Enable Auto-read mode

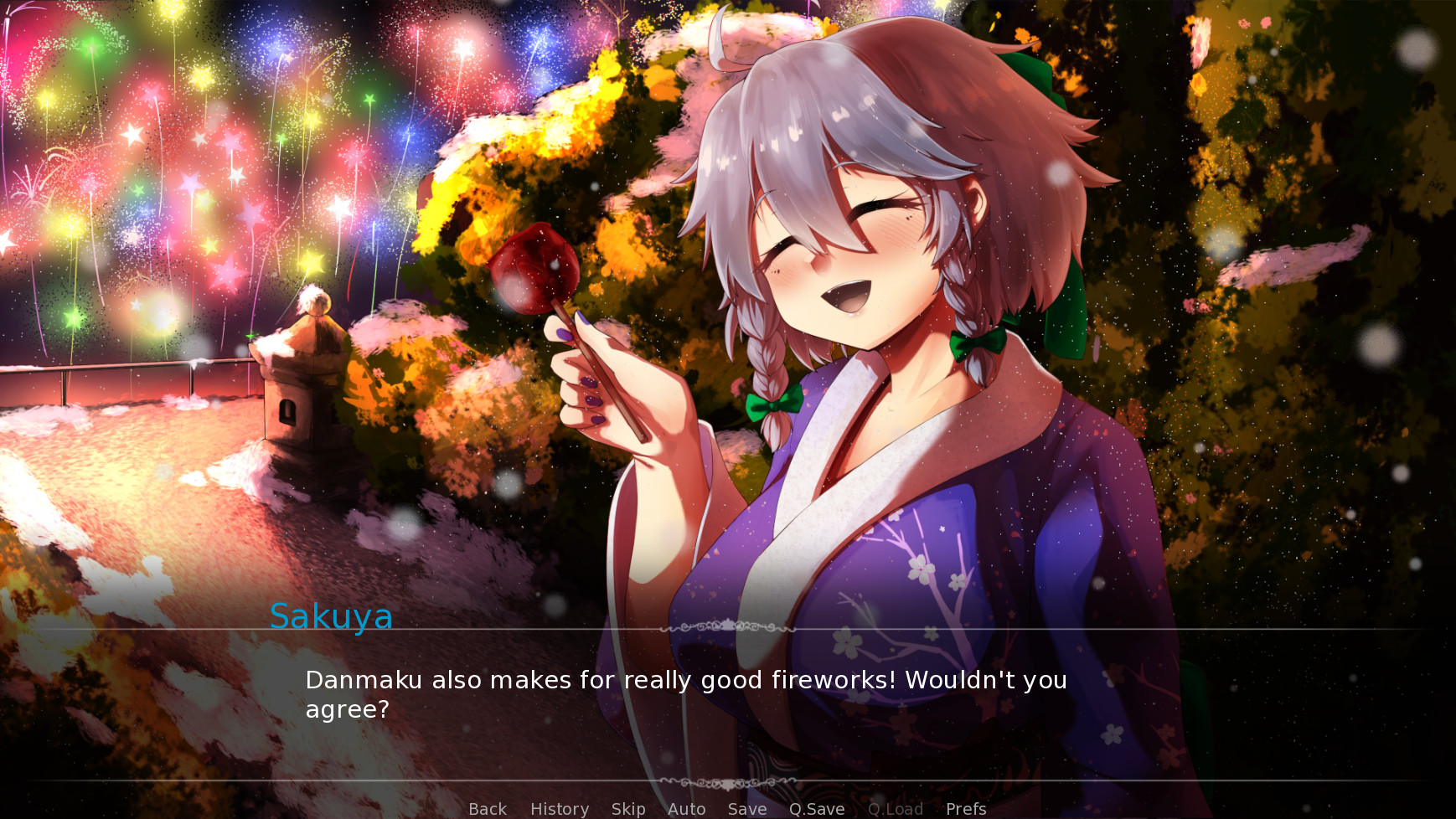pos(685,809)
